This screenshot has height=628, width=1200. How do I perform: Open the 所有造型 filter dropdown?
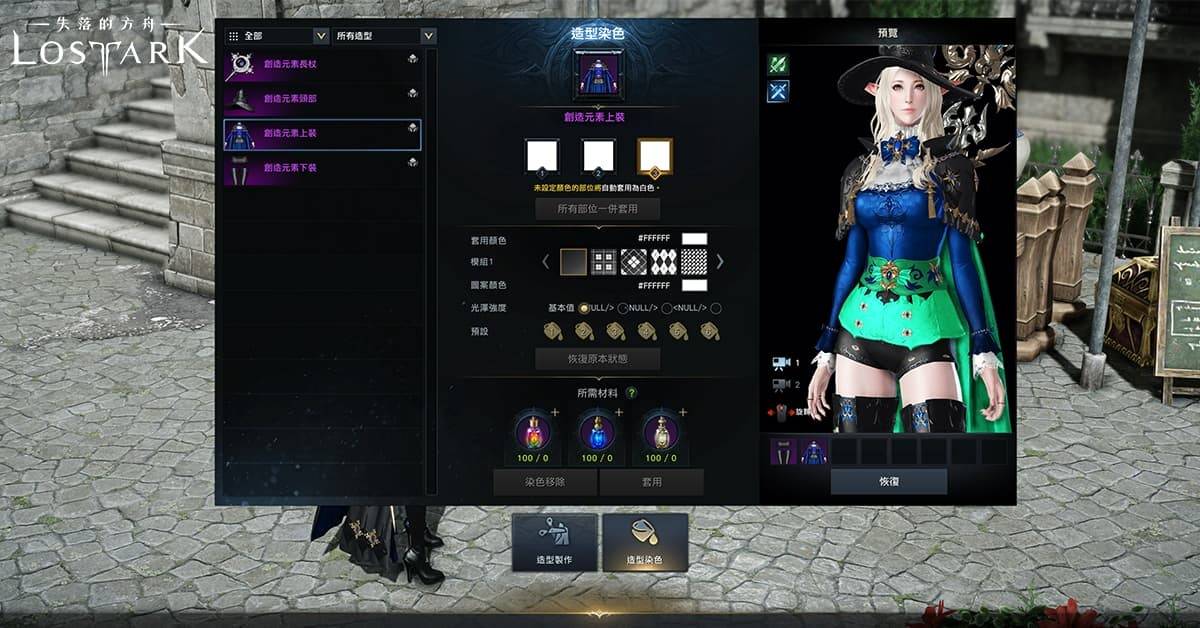385,36
